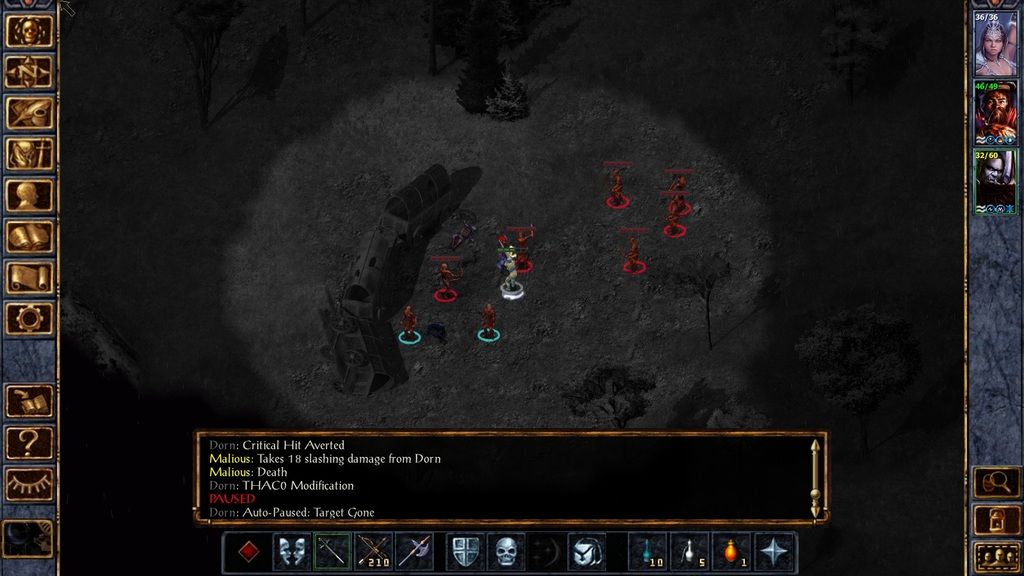Click the question mark help button

(x=29, y=442)
